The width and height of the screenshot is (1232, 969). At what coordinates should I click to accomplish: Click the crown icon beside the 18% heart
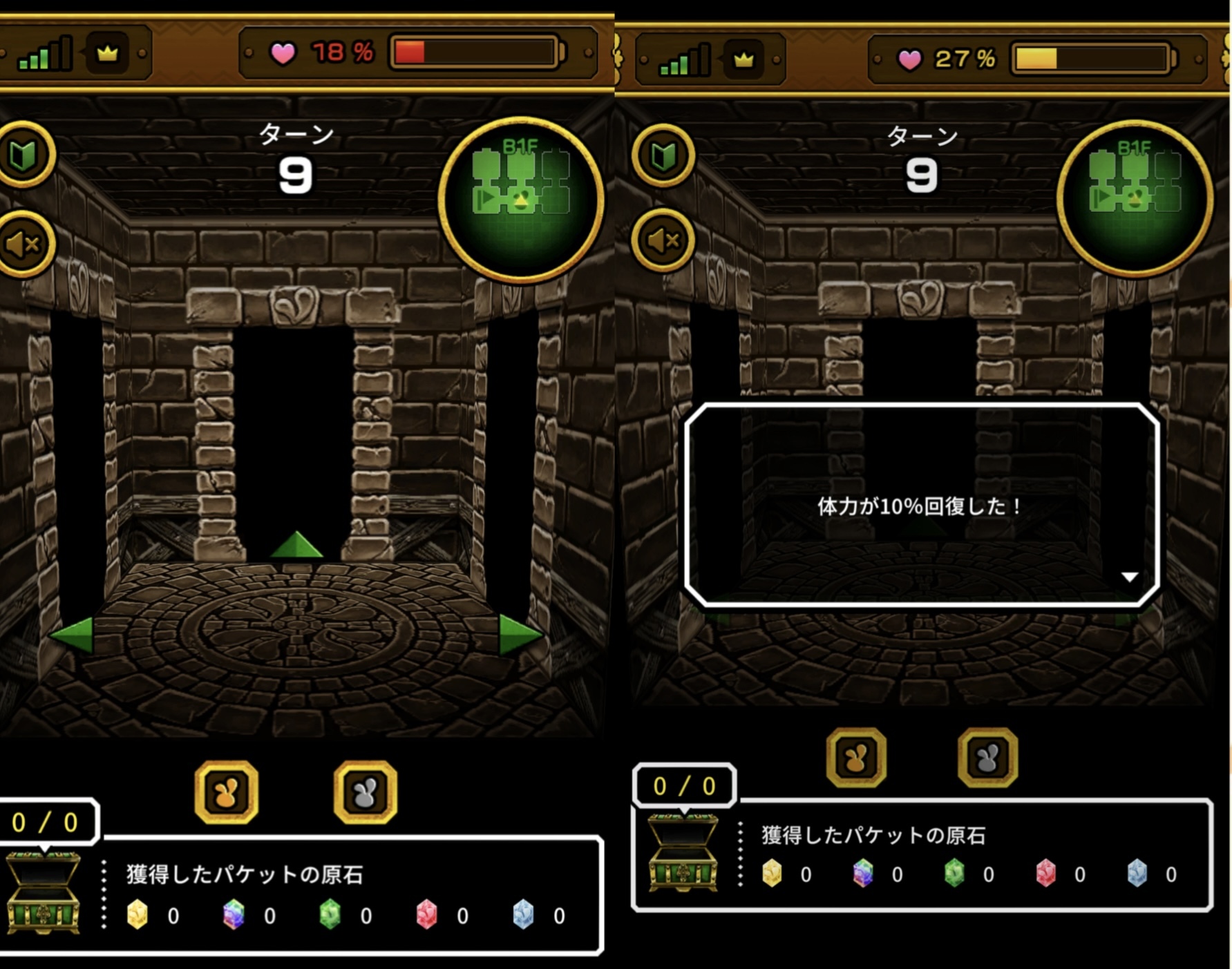(x=107, y=53)
